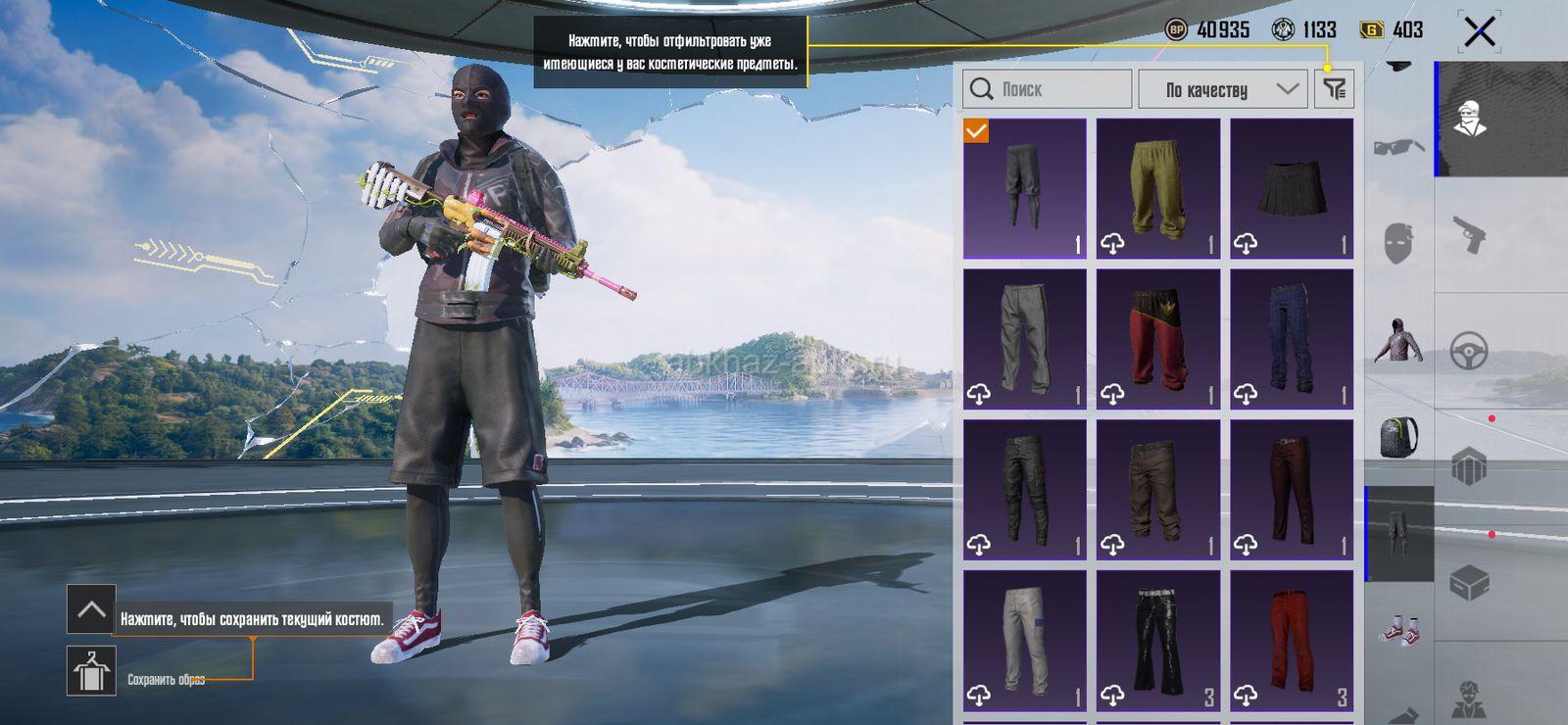1568x725 pixels.
Task: Pick the dark blue plaid trousers
Action: (1292, 339)
